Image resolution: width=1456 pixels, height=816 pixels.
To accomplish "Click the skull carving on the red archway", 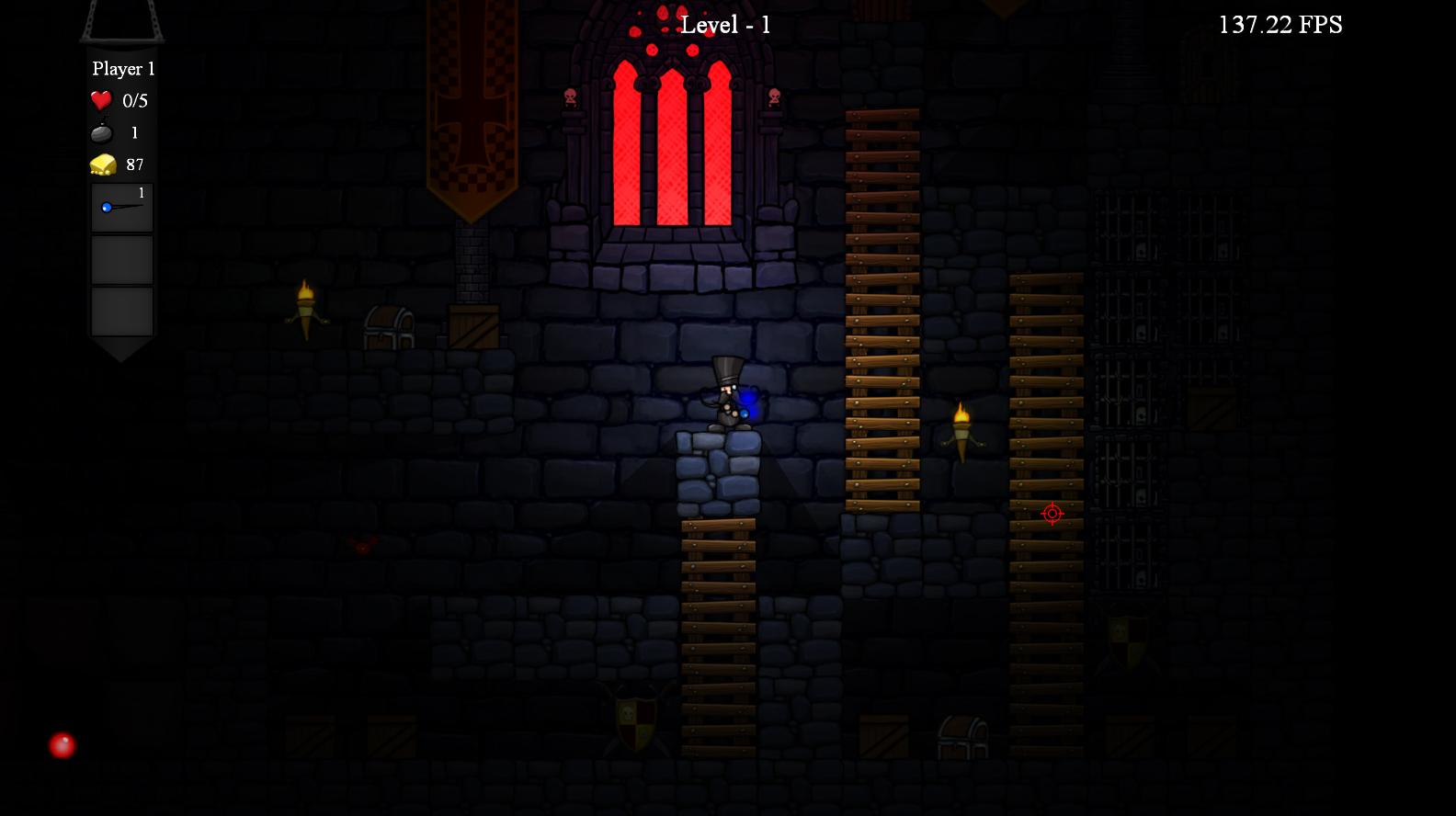I will [x=572, y=96].
